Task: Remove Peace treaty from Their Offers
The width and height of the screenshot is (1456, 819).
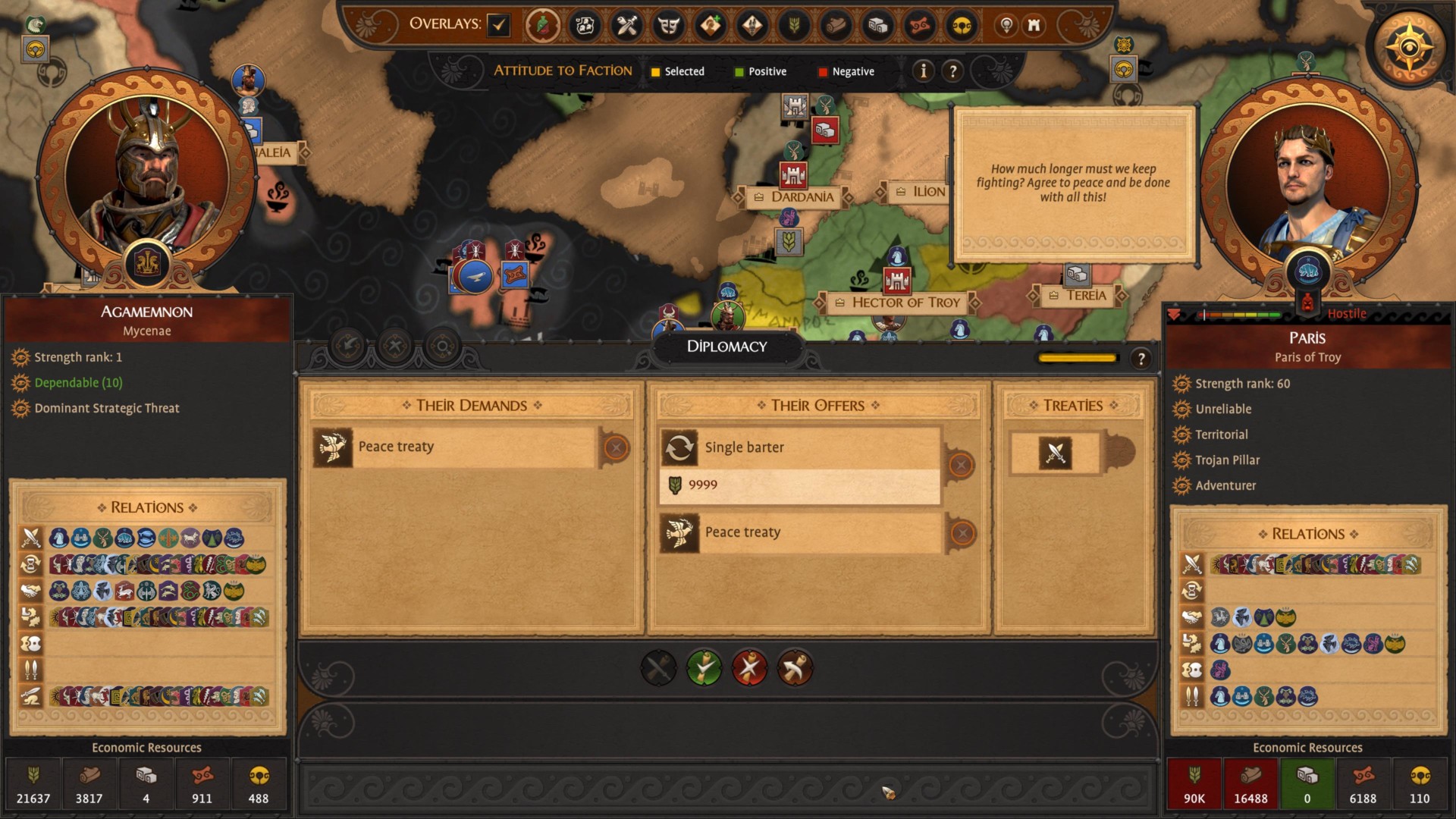Action: pos(962,533)
